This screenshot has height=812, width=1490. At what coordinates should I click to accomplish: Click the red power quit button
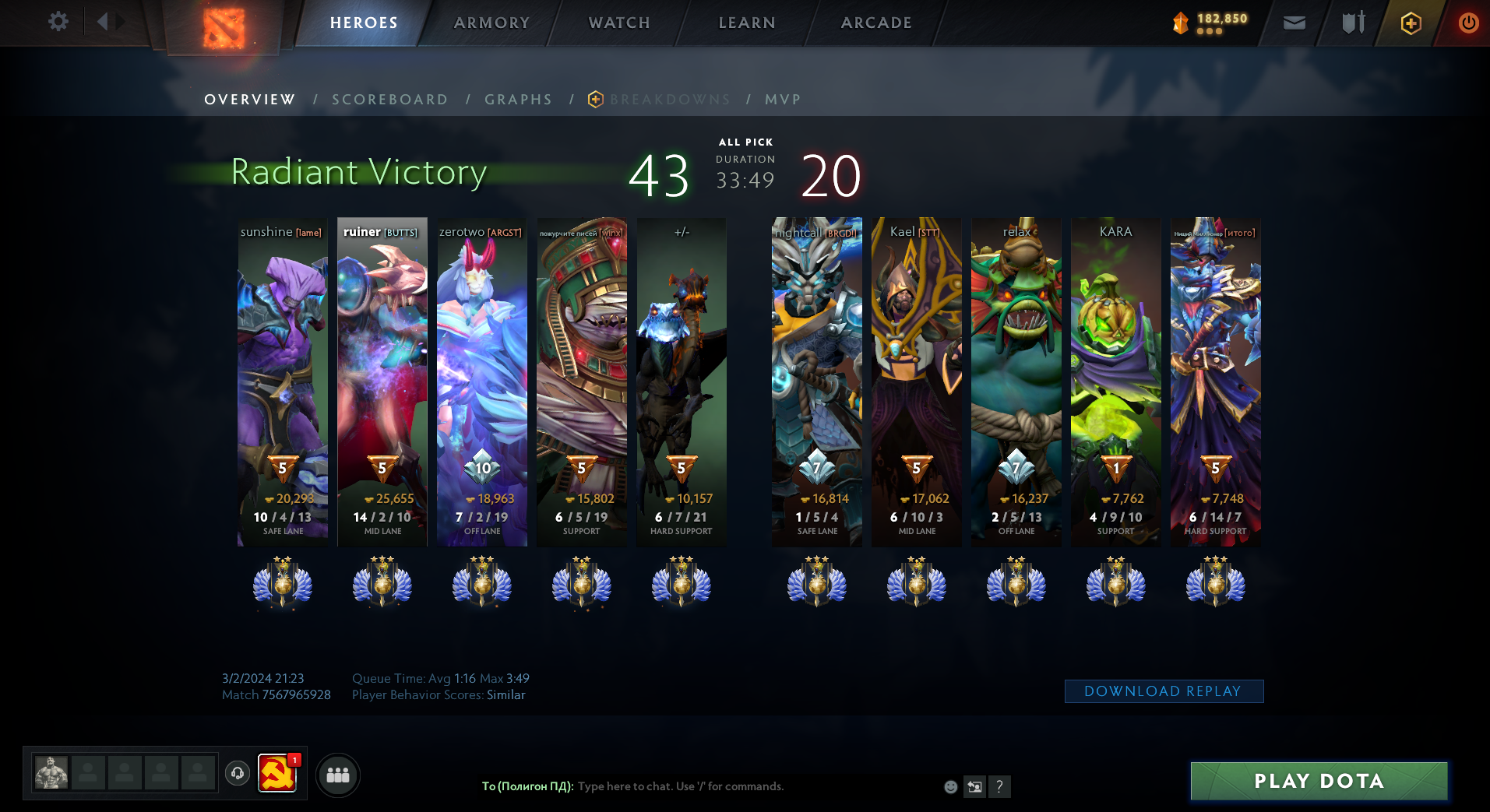coord(1468,23)
